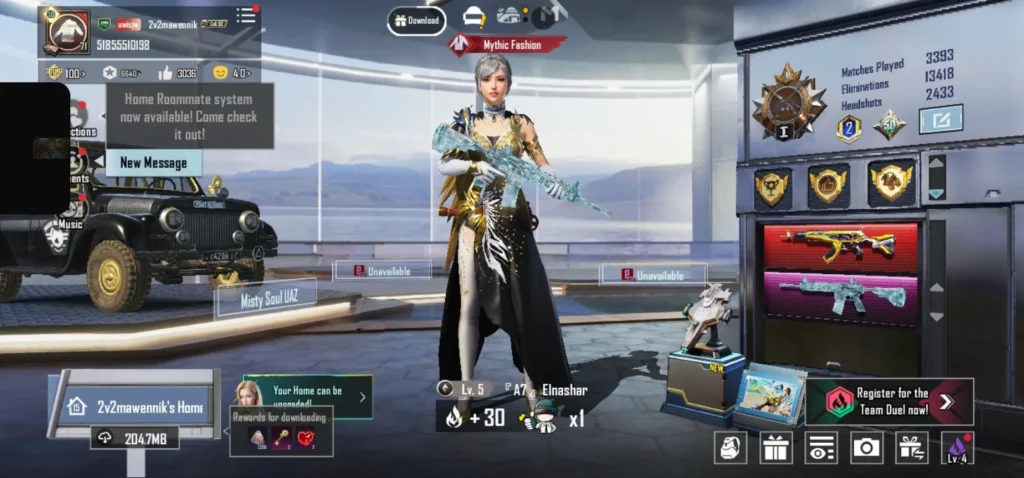Open the gift box icon
Screen dimensions: 1024x478
776,447
